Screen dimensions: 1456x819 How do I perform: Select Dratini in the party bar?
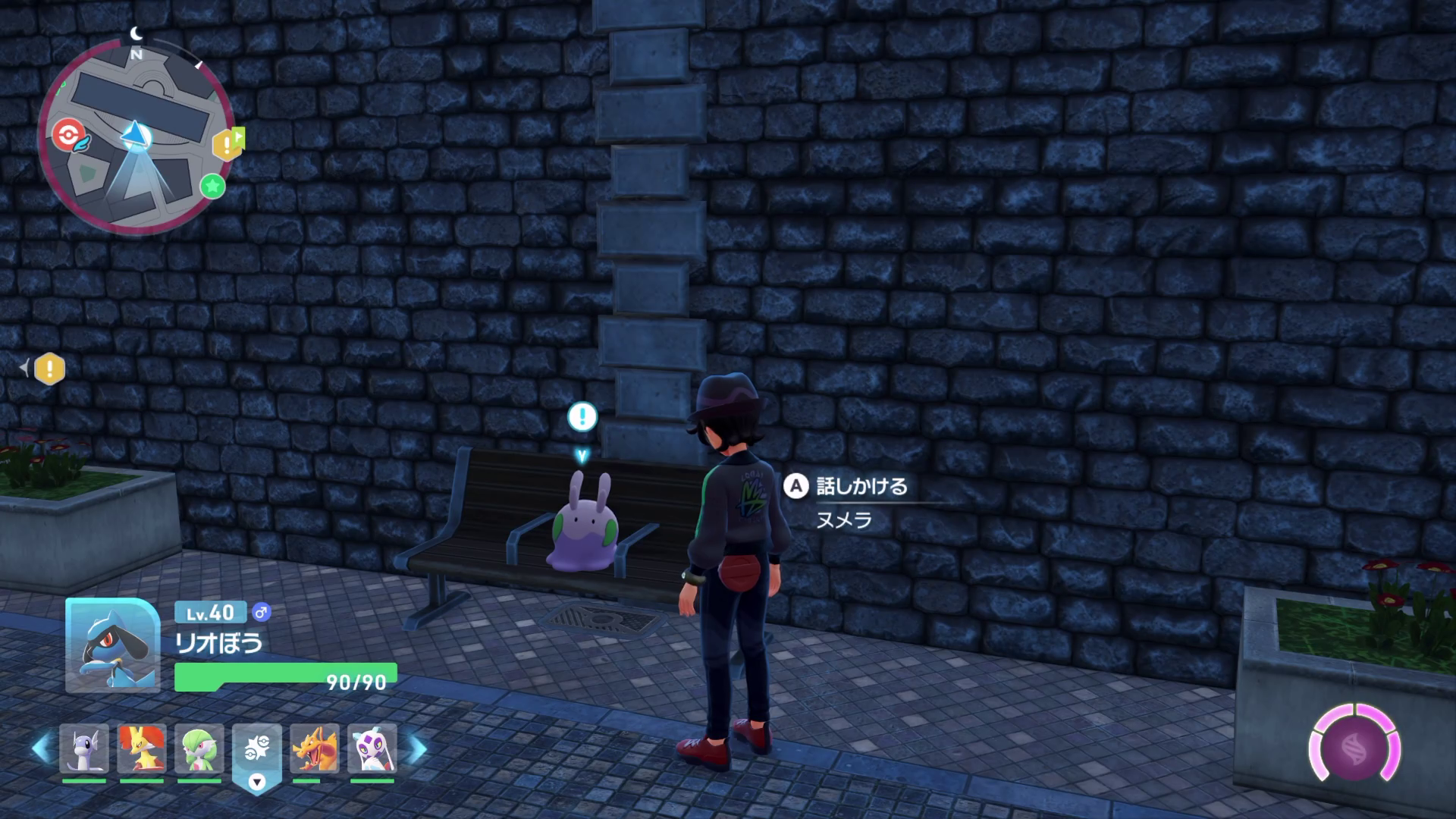click(84, 749)
